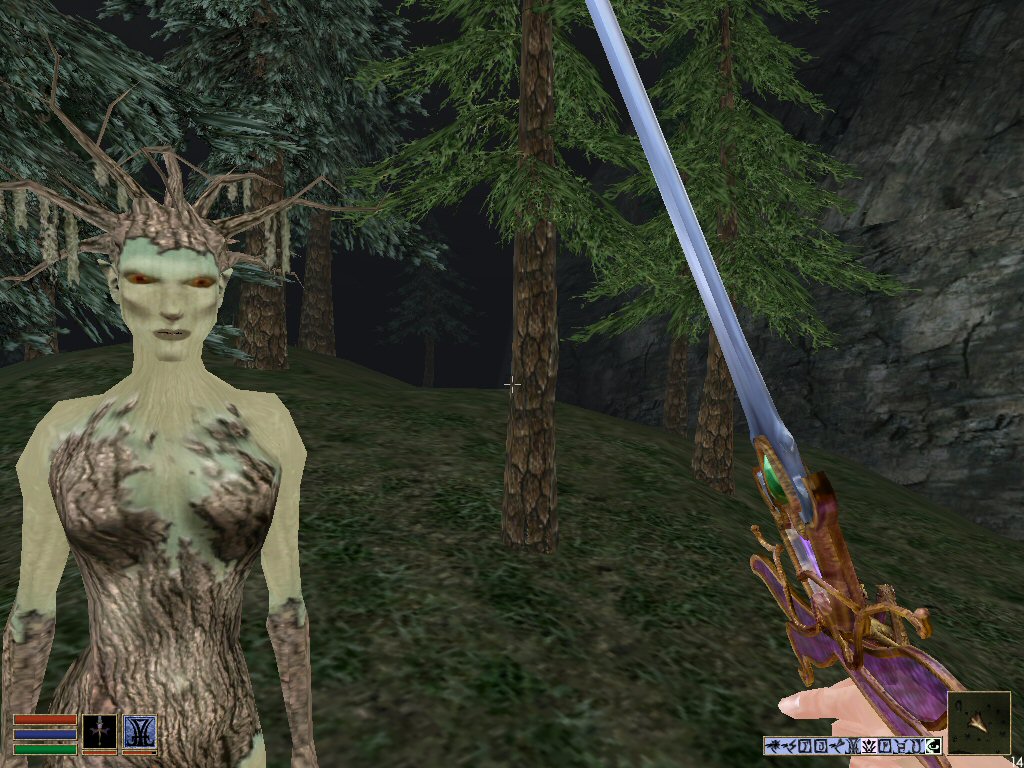Click the green eye magic effect icon

click(934, 745)
